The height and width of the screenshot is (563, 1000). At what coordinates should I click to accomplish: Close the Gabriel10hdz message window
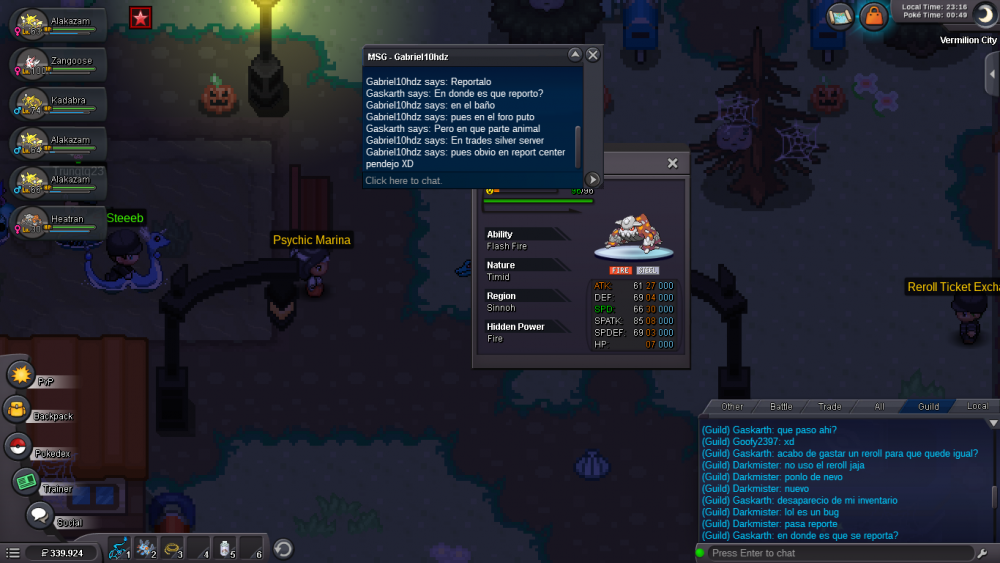(x=593, y=55)
